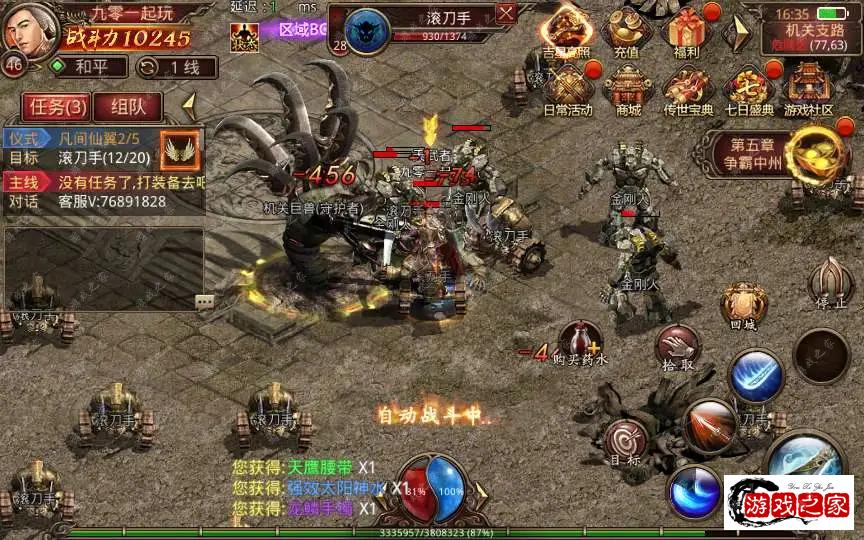This screenshot has height=540, width=864.
Task: Open the winged 凡间仙翼 ritual icon
Action: click(x=180, y=146)
